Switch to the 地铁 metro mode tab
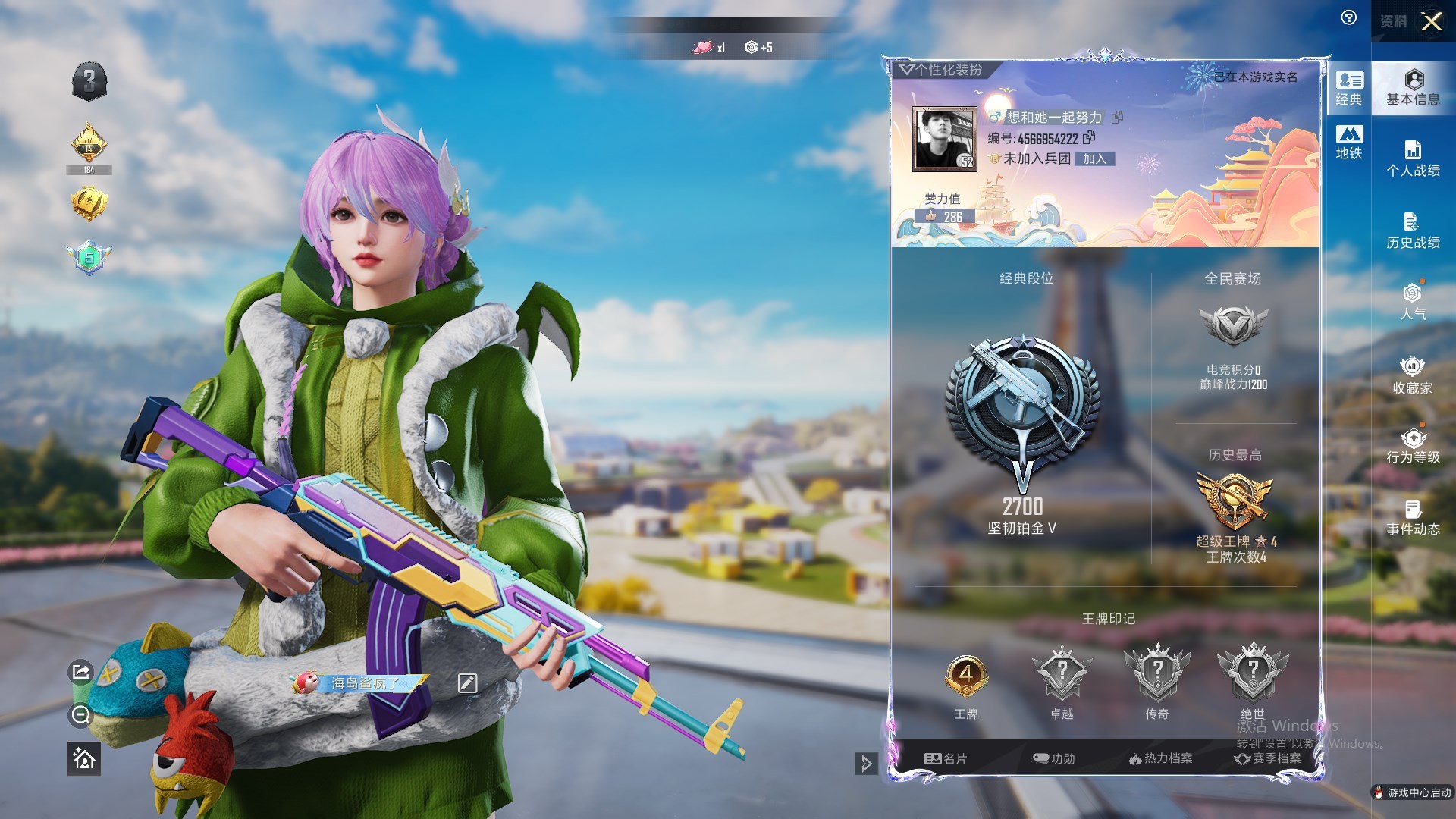Screen dimensions: 1456x819 coord(1349,143)
